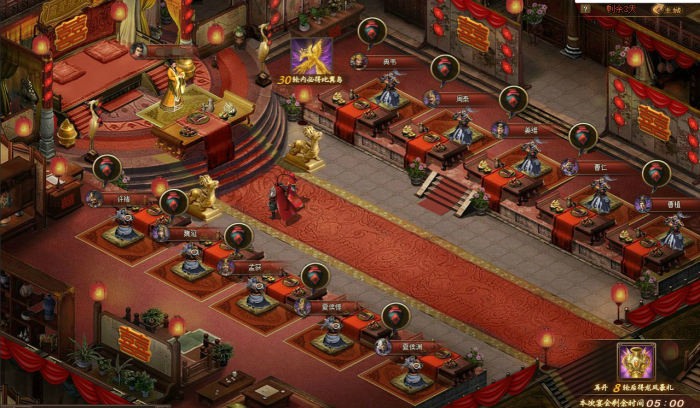Select the wine cup bubble above 姜维

pos(514,100)
